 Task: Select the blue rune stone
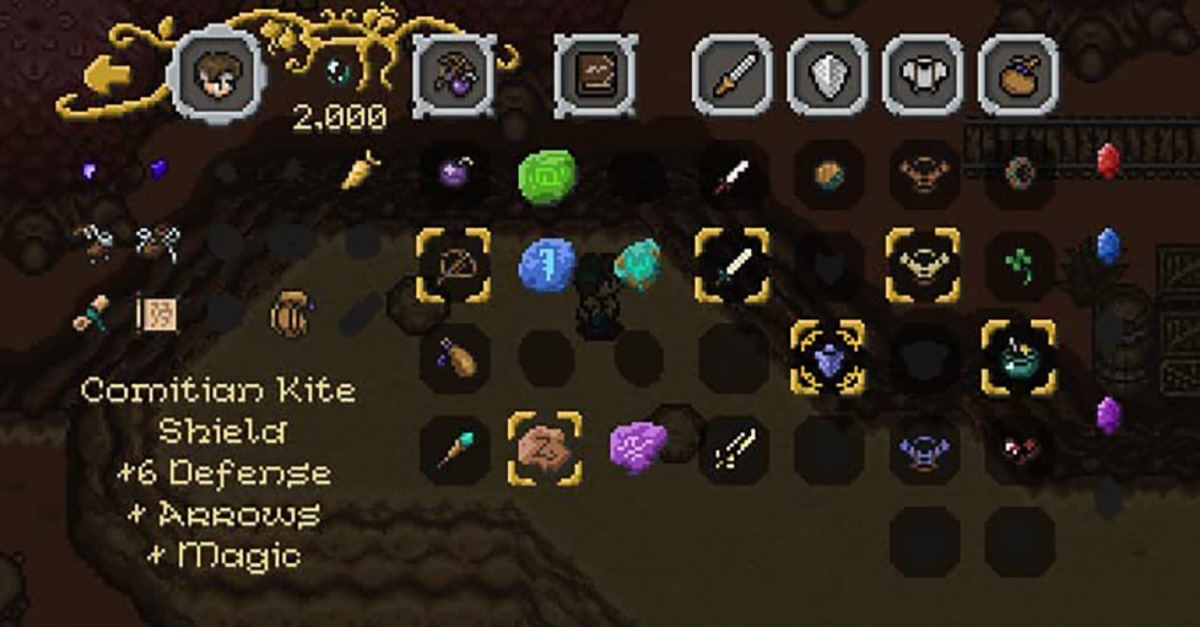coord(547,266)
